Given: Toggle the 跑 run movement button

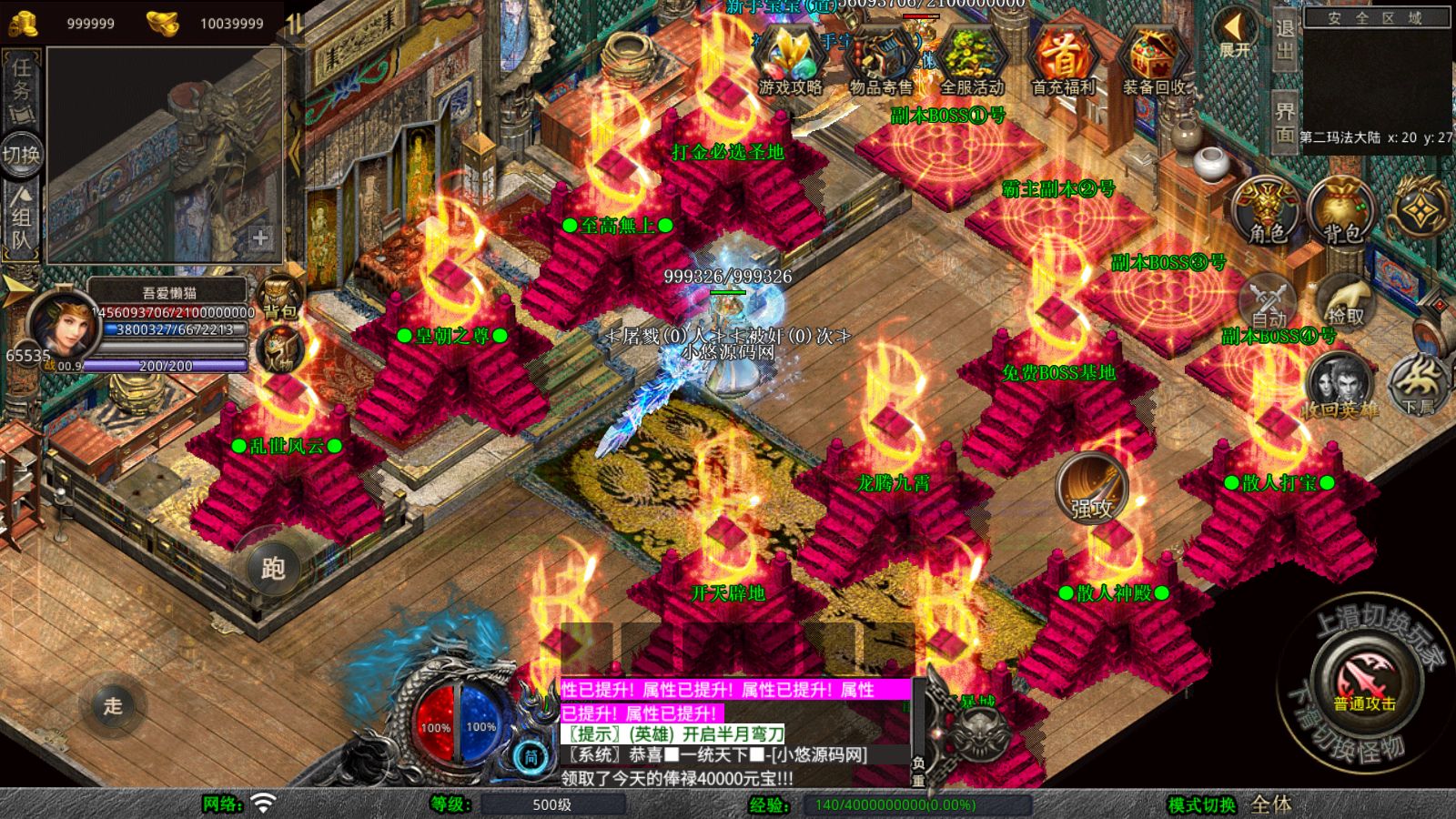Looking at the screenshot, I should click(273, 568).
